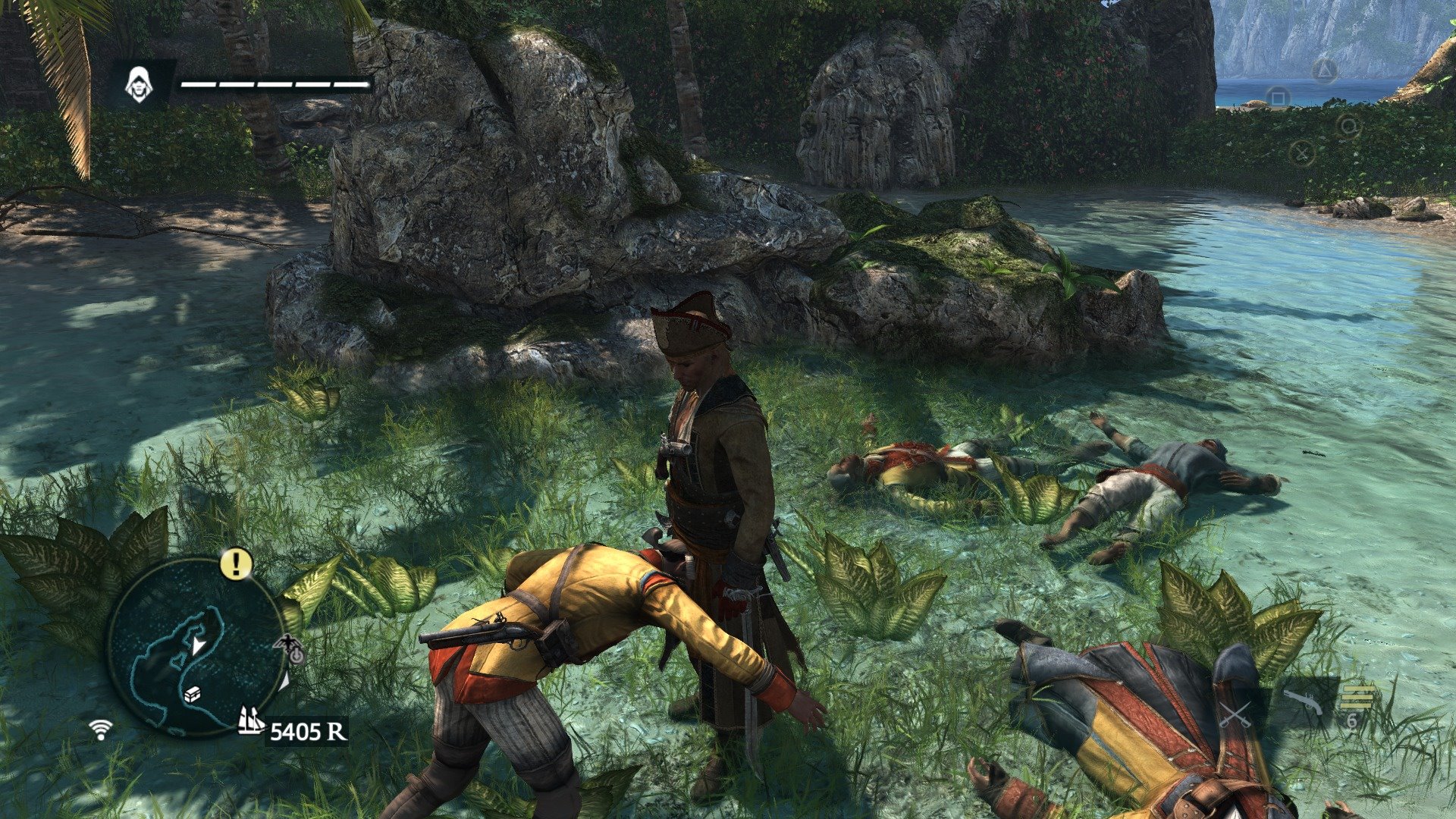1456x819 pixels.
Task: Click the hooded assassin portrait icon
Action: (x=138, y=83)
